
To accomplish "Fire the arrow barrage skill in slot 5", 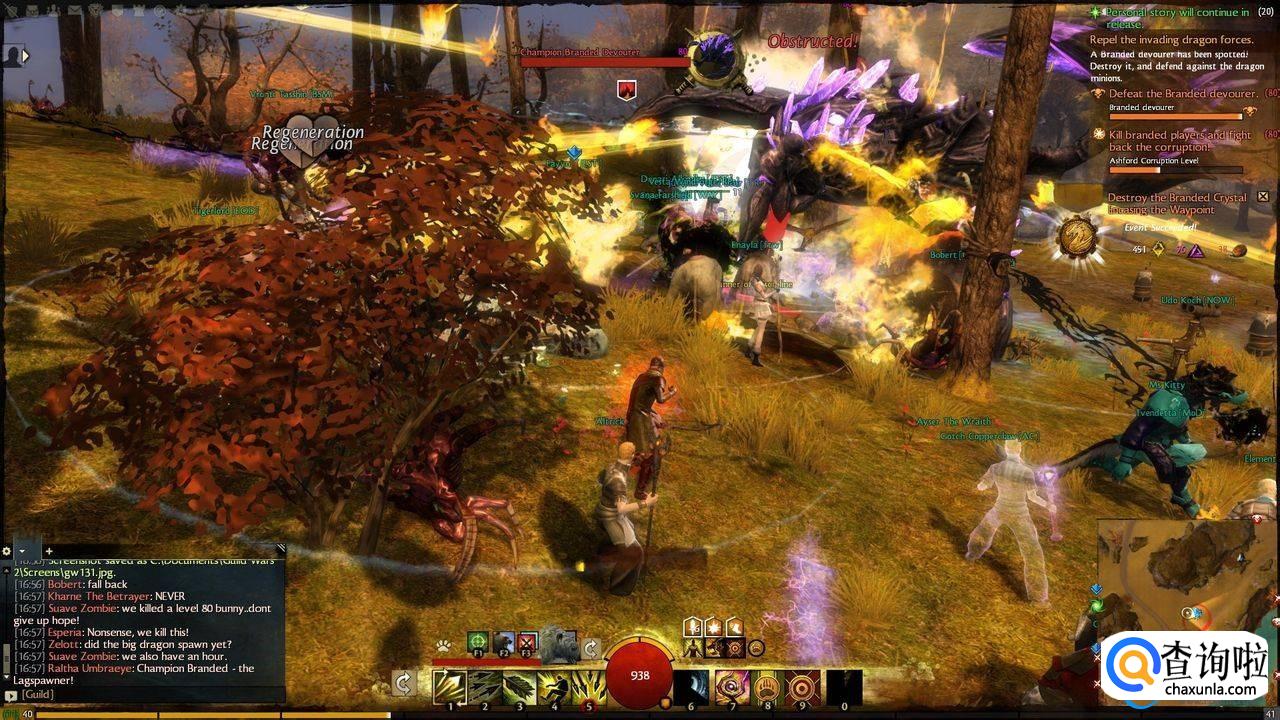I will [x=588, y=687].
